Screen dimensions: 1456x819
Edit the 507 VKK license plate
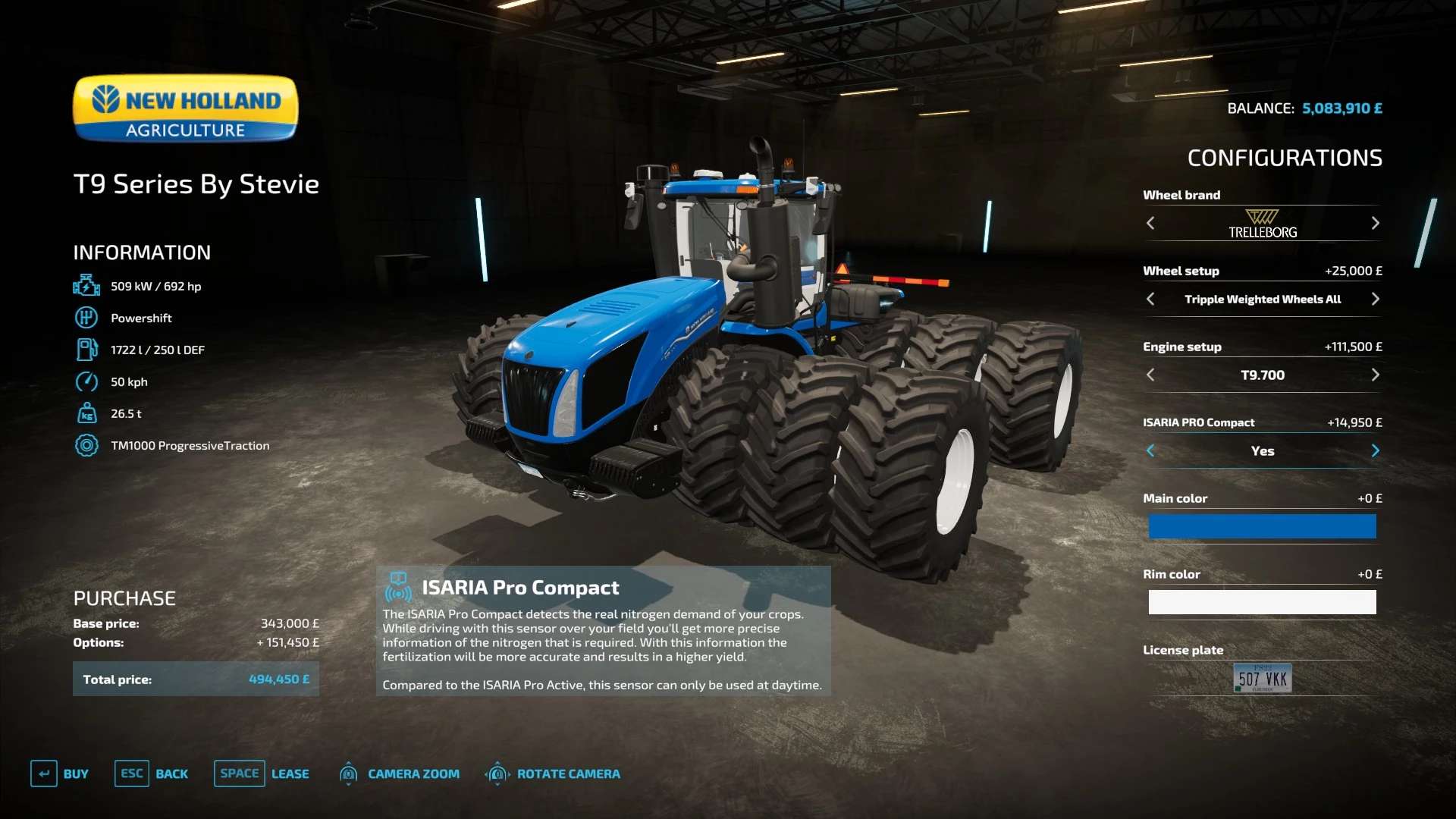pyautogui.click(x=1262, y=678)
